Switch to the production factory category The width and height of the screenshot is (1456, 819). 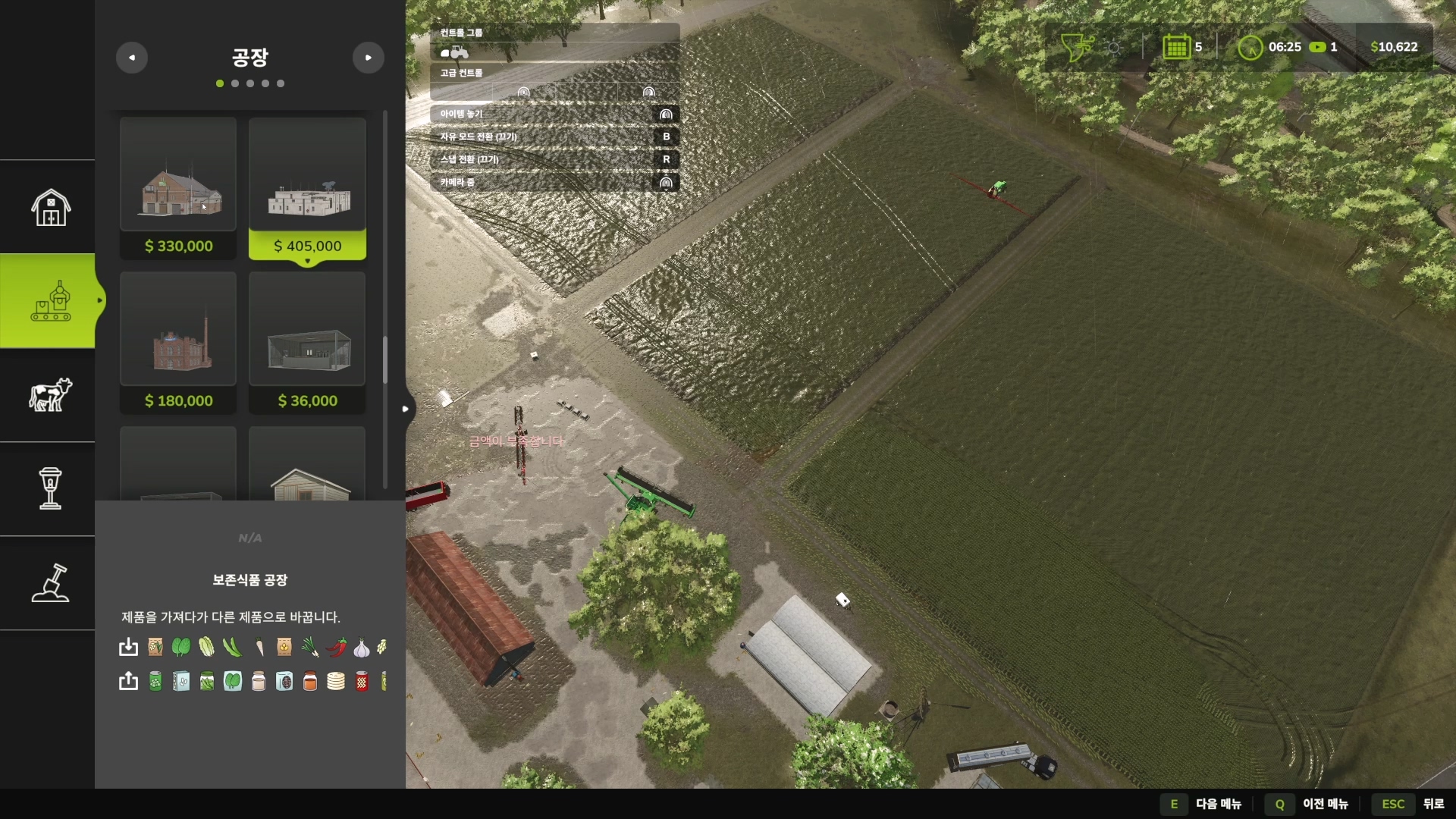coord(50,301)
